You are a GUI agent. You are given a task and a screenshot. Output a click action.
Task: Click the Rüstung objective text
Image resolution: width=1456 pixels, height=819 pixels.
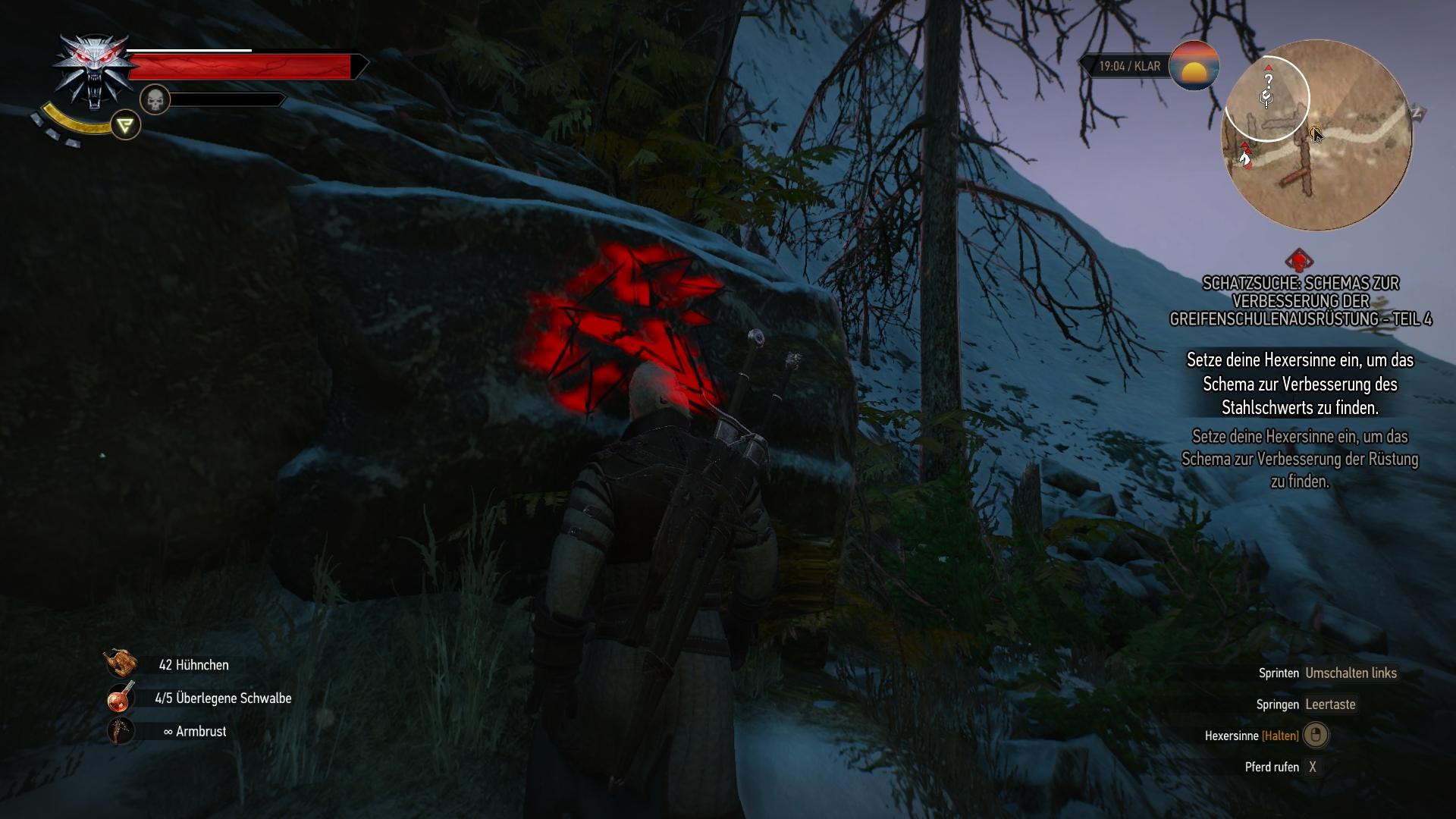[x=1300, y=459]
